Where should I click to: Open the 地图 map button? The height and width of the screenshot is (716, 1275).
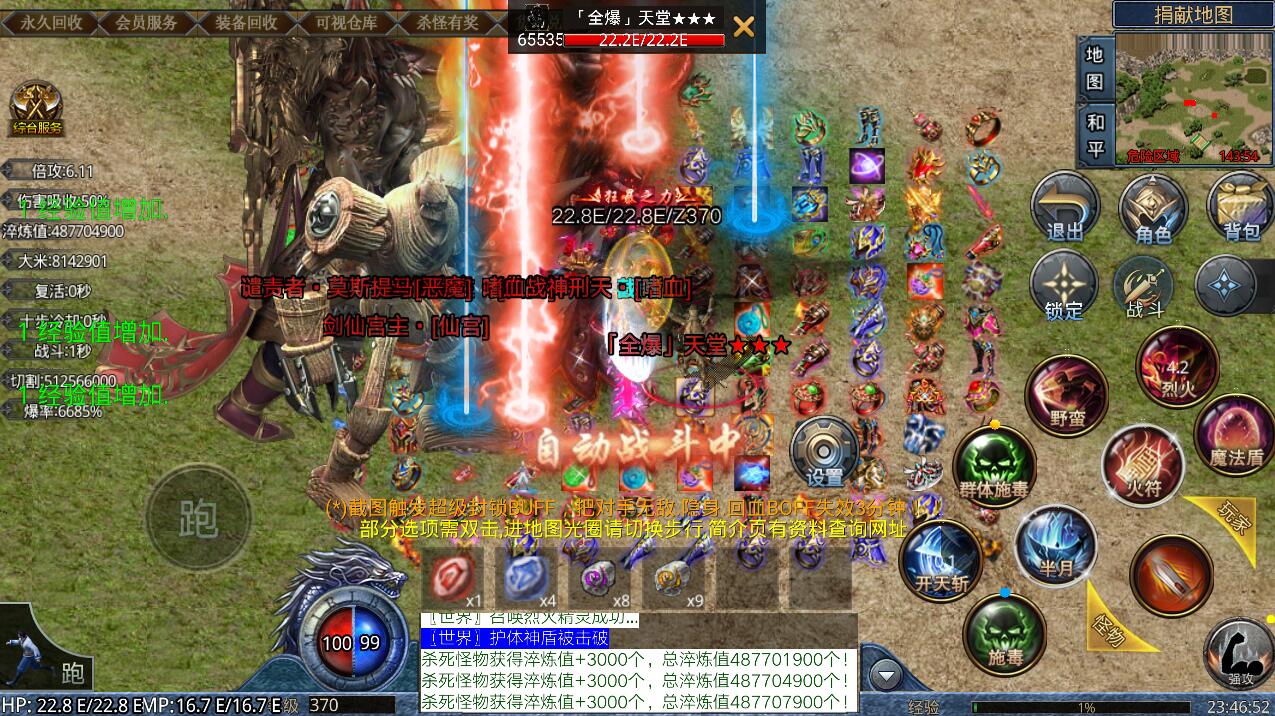pos(1095,68)
